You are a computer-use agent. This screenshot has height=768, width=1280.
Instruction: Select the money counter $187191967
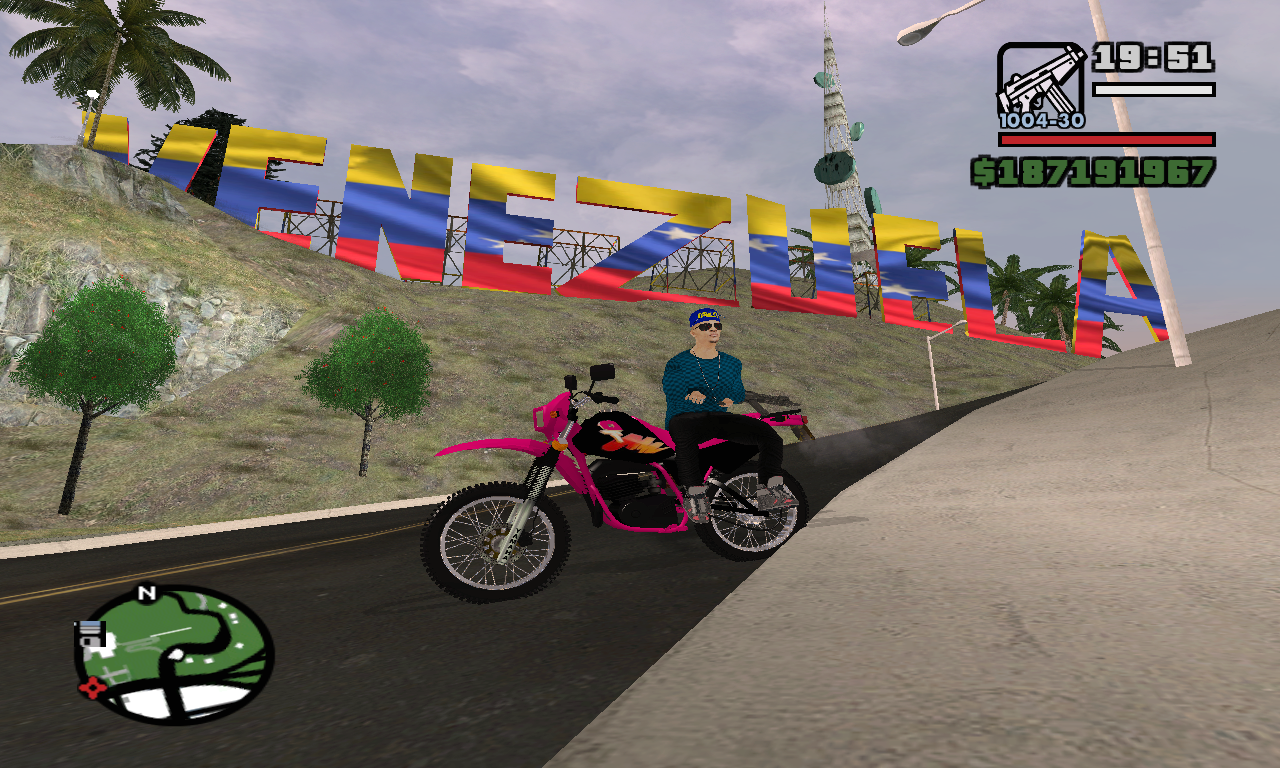click(1100, 172)
